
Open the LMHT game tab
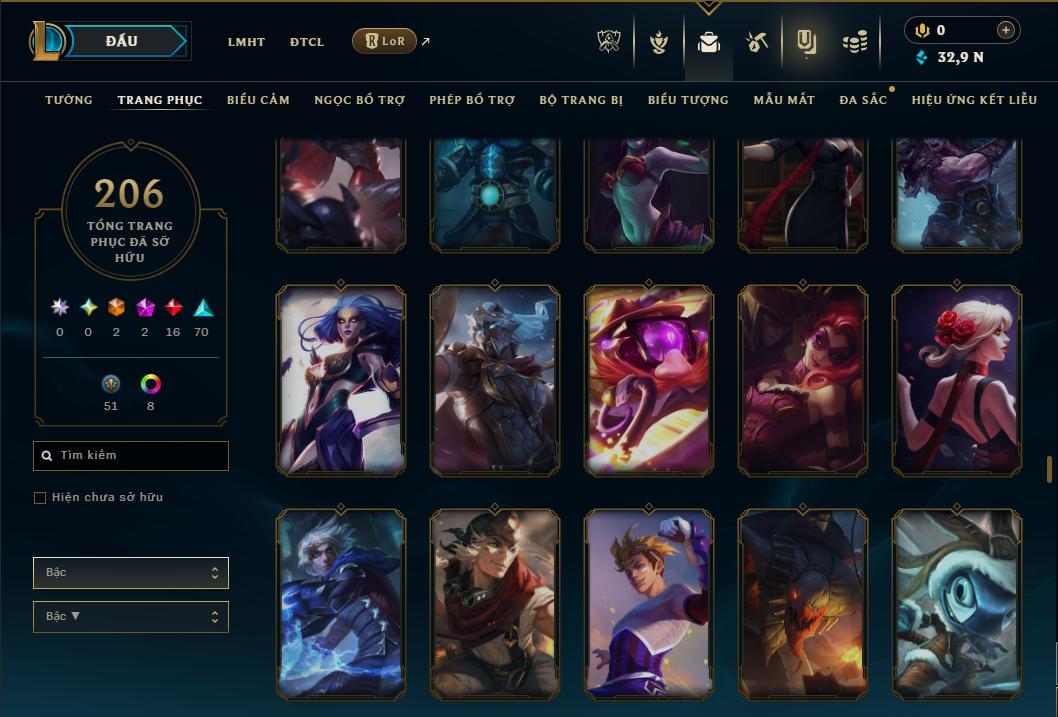[246, 42]
